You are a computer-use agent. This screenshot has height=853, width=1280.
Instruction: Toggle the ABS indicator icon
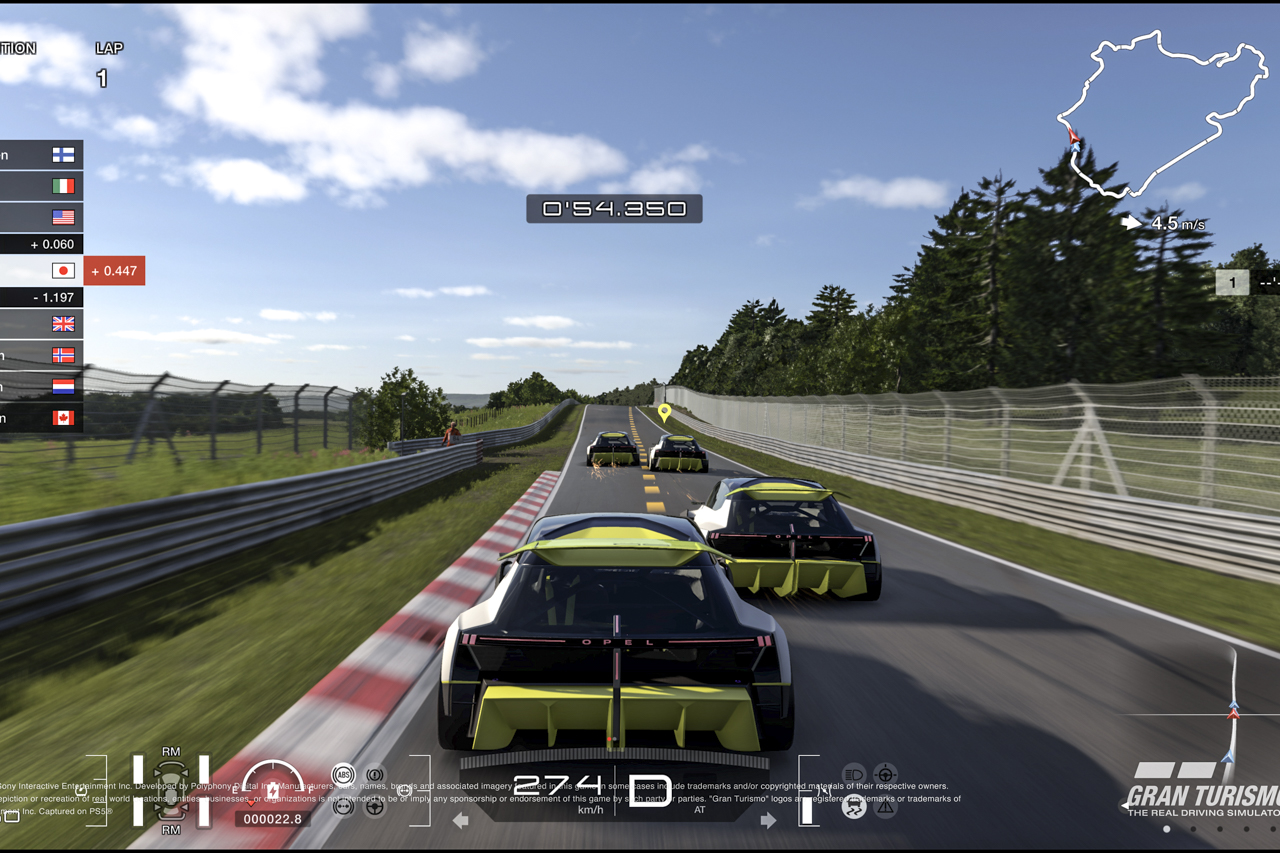click(x=343, y=775)
